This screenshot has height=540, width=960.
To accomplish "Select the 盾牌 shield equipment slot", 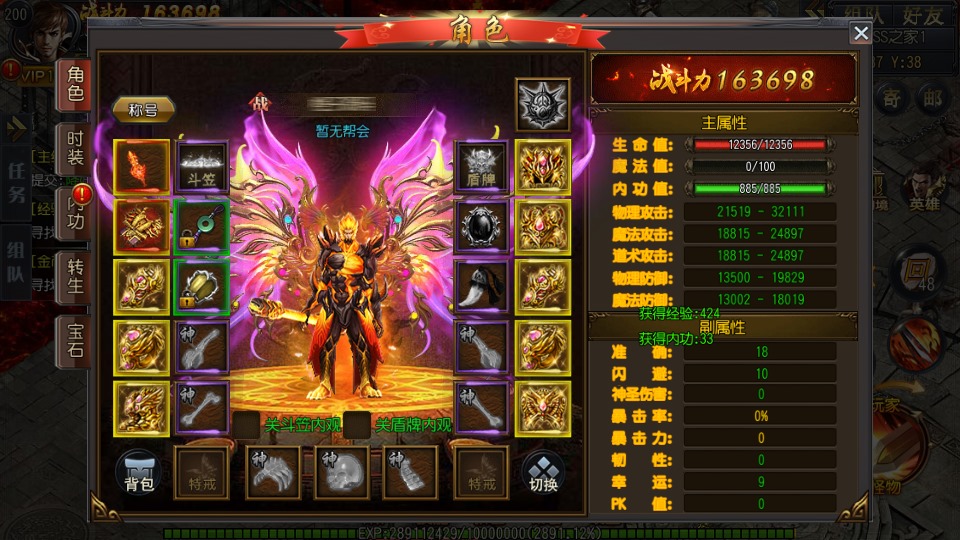I will pyautogui.click(x=482, y=165).
